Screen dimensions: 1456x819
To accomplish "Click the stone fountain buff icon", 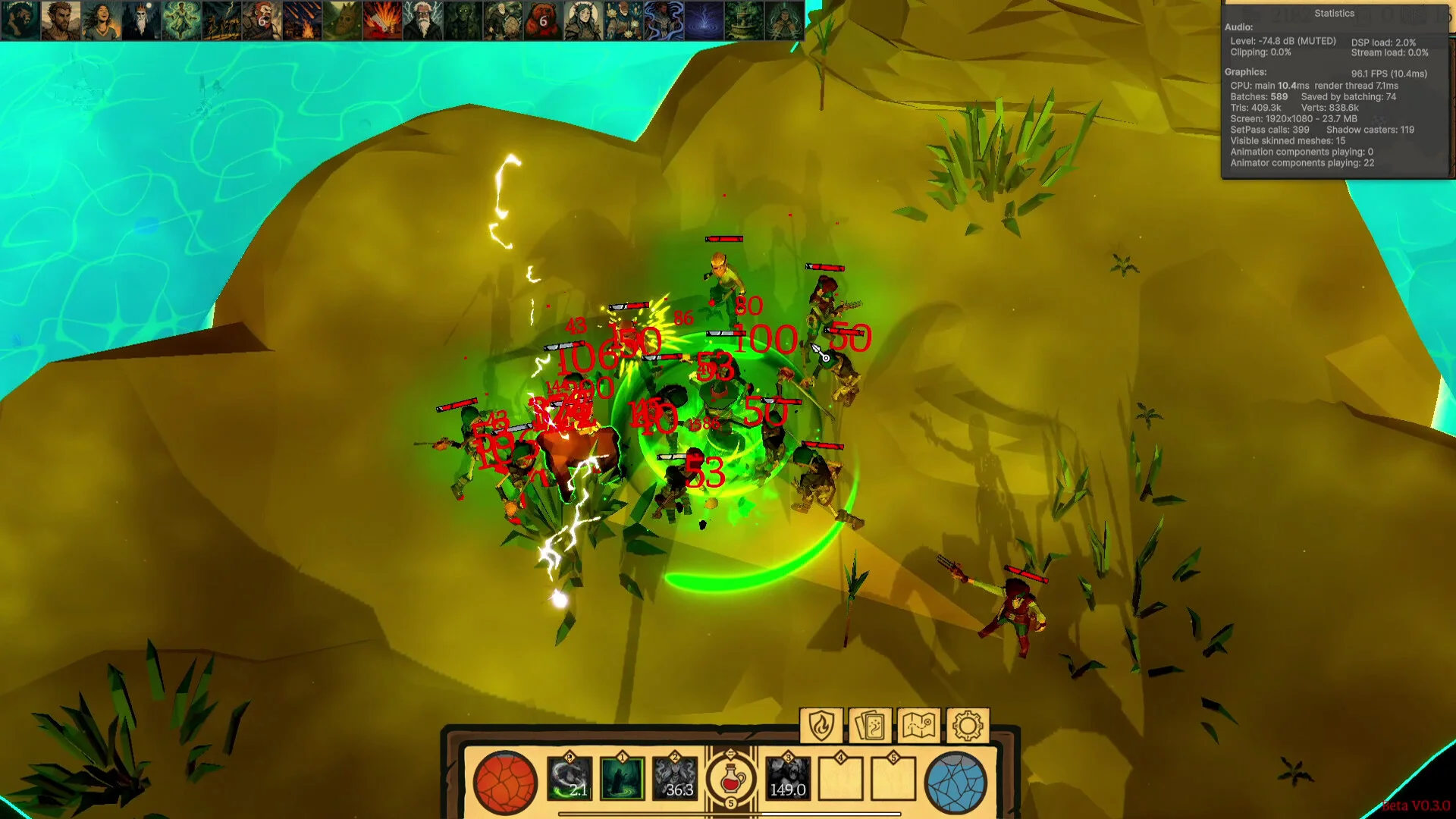I will click(x=744, y=20).
